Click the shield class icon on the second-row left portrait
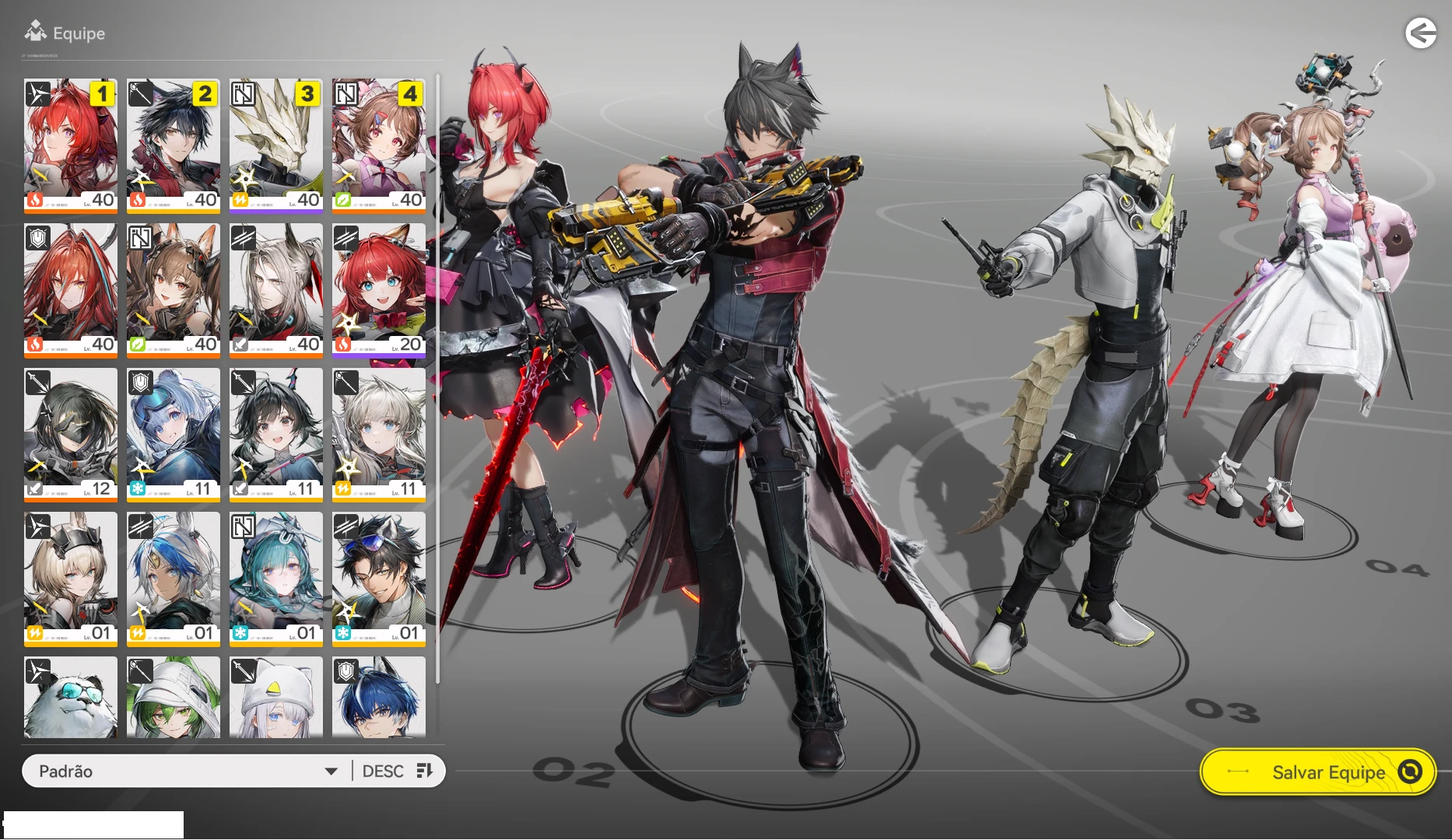1452x840 pixels. (x=37, y=238)
